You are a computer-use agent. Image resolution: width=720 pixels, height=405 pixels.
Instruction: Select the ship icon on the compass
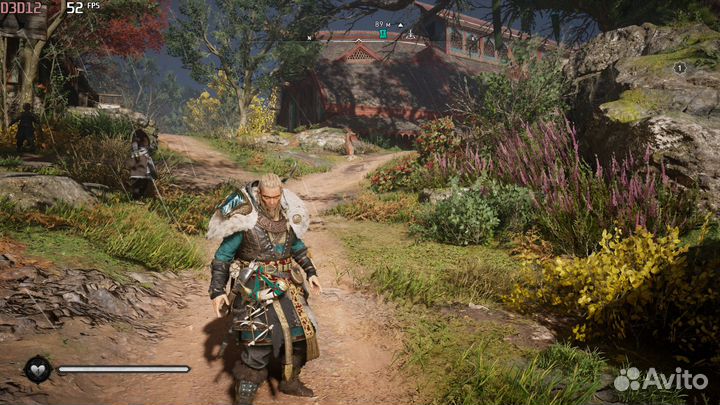(x=410, y=34)
